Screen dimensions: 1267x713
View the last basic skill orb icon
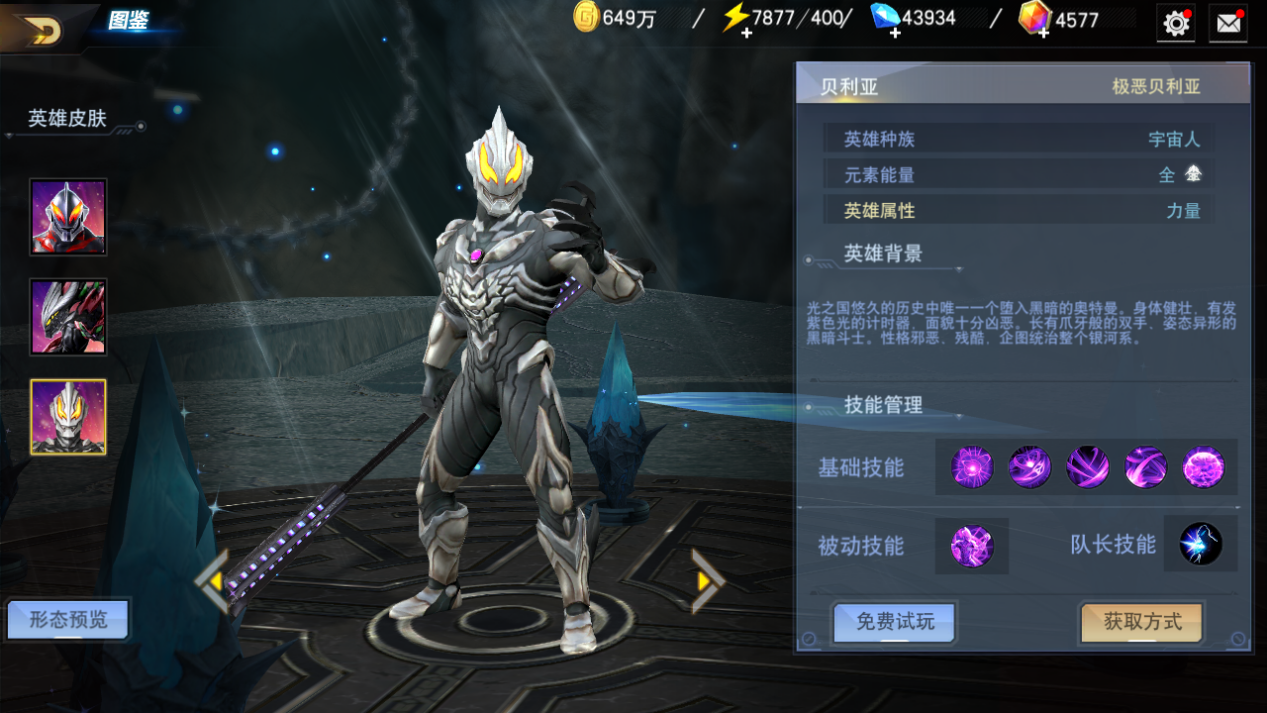[x=1204, y=467]
